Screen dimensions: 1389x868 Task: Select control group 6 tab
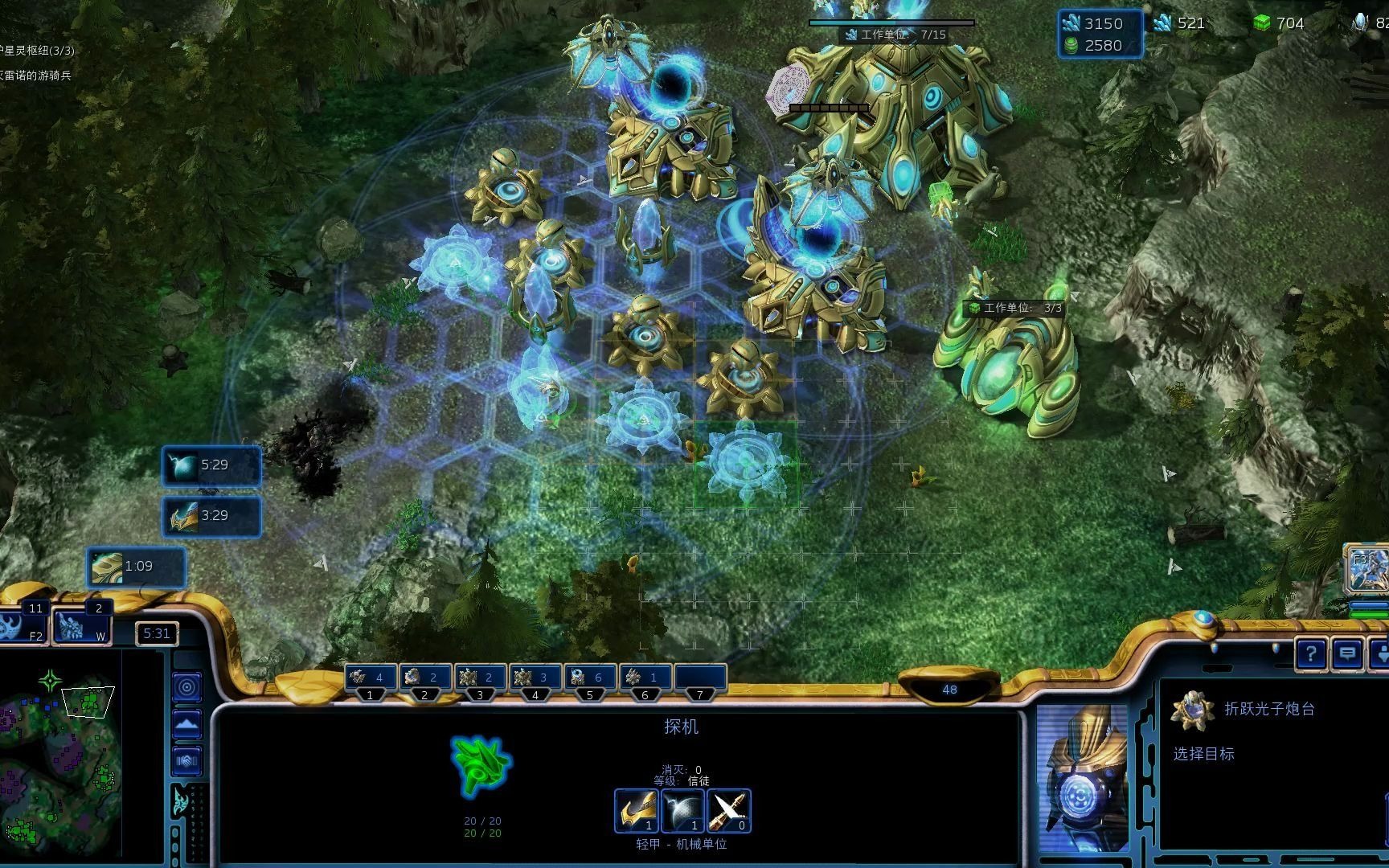tap(645, 679)
